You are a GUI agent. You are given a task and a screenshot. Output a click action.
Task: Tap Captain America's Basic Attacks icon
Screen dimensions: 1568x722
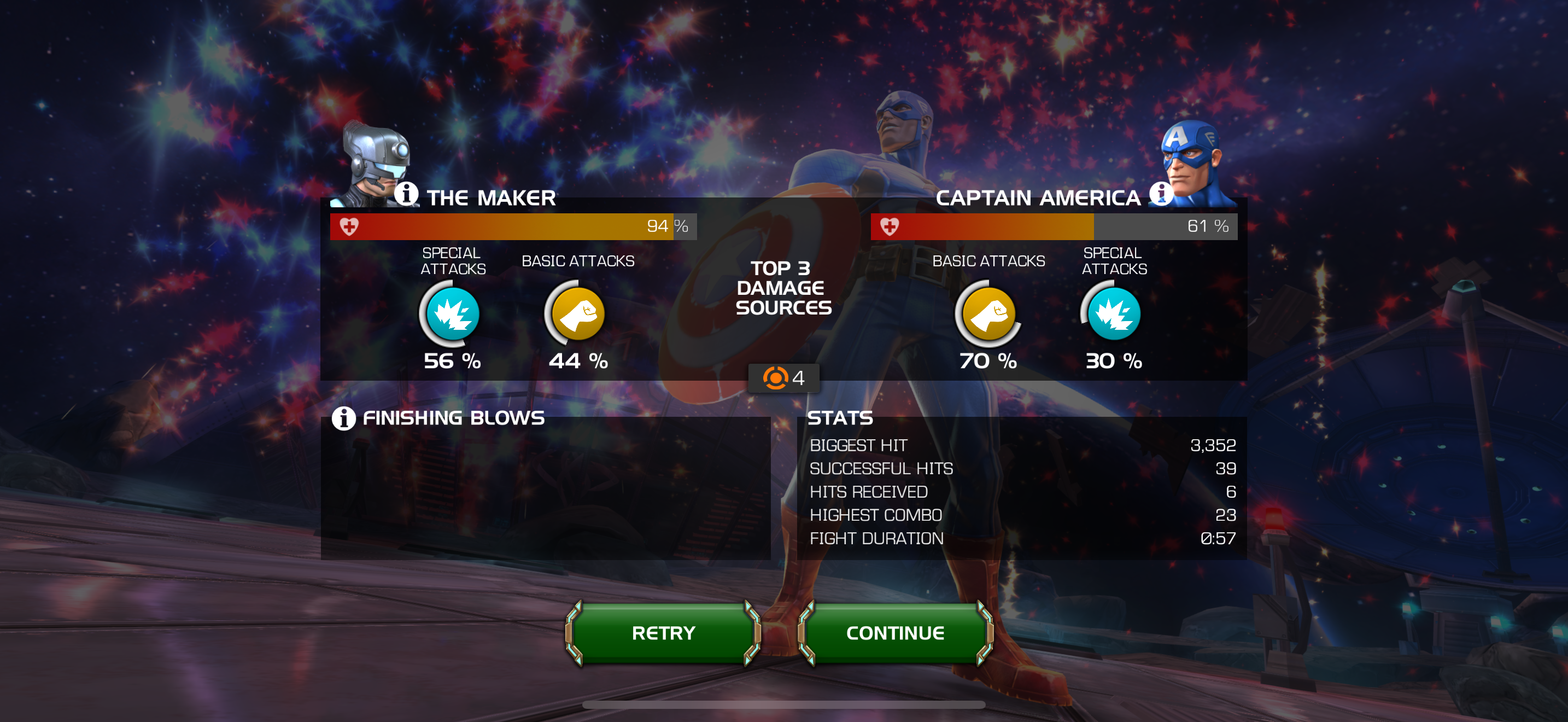988,314
